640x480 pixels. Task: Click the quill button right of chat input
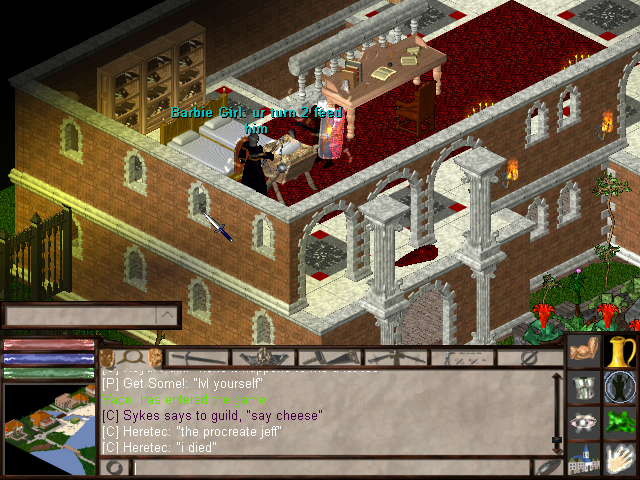pos(546,467)
